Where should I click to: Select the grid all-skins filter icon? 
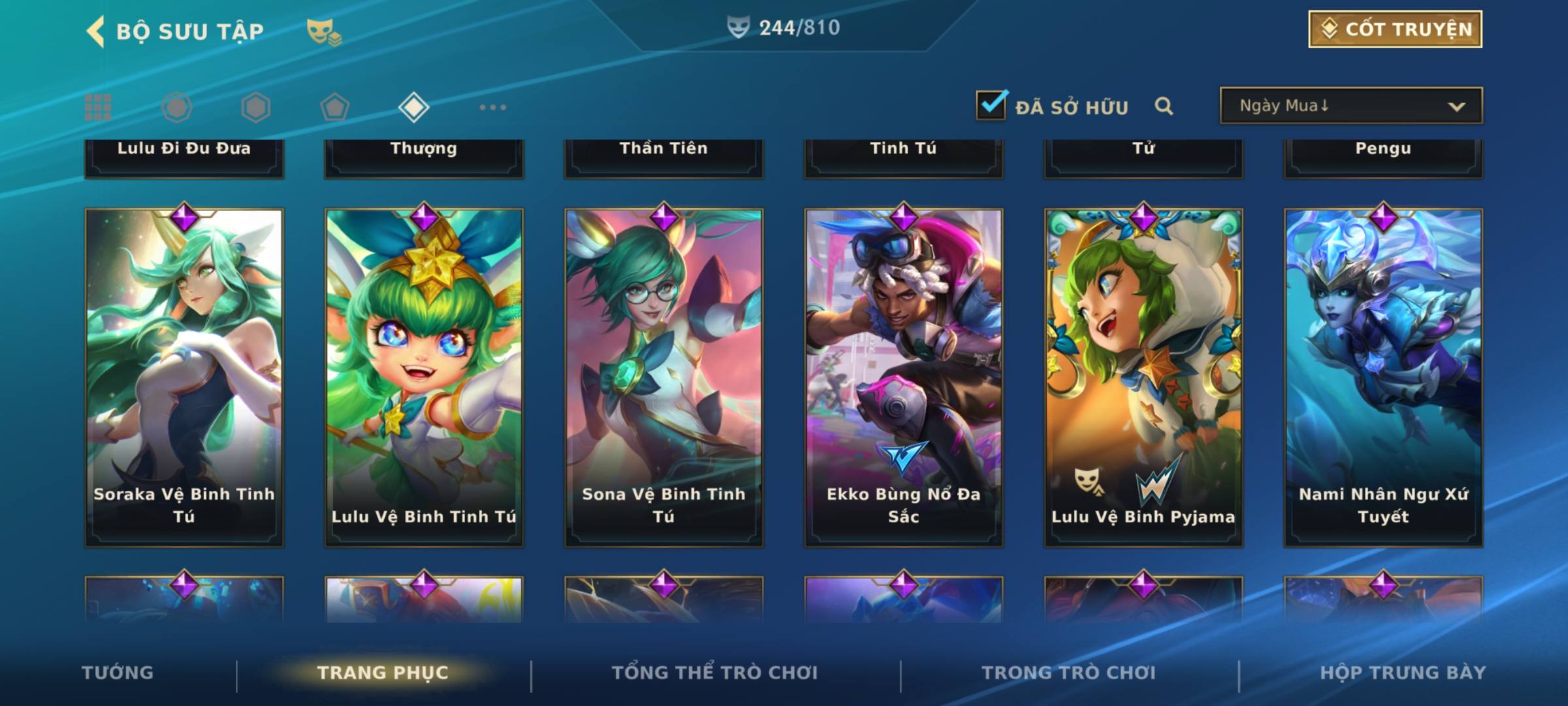(98, 107)
